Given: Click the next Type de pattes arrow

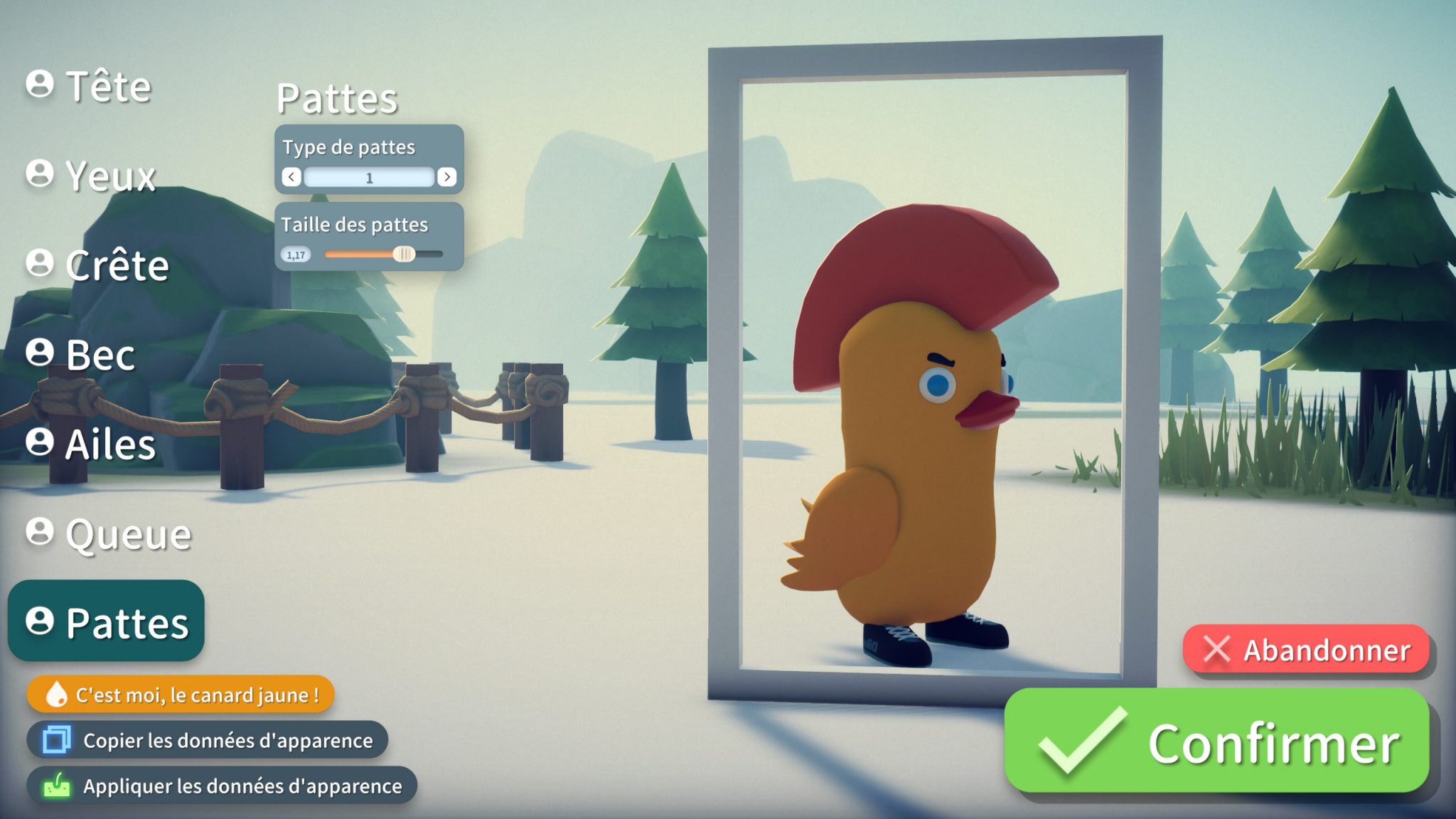Looking at the screenshot, I should click(x=446, y=177).
